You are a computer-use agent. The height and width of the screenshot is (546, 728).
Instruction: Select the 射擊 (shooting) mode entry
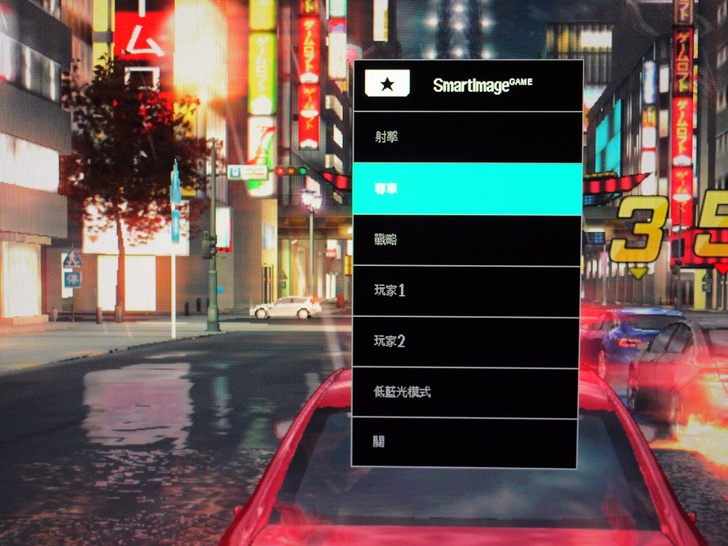tap(466, 138)
